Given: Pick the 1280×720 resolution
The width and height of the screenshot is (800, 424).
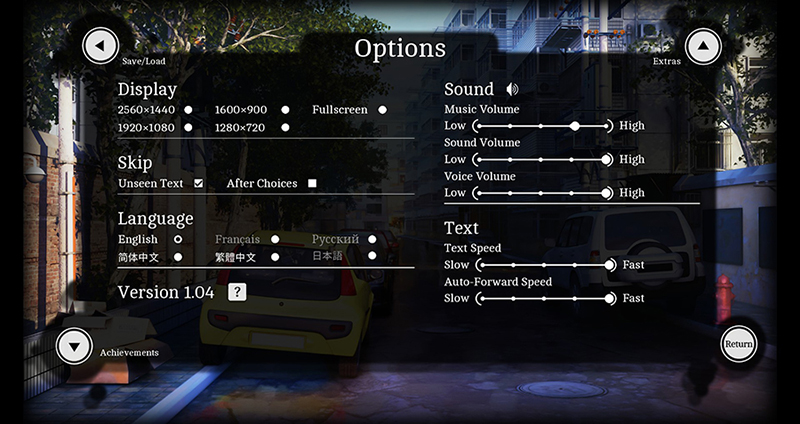Looking at the screenshot, I should click(285, 128).
